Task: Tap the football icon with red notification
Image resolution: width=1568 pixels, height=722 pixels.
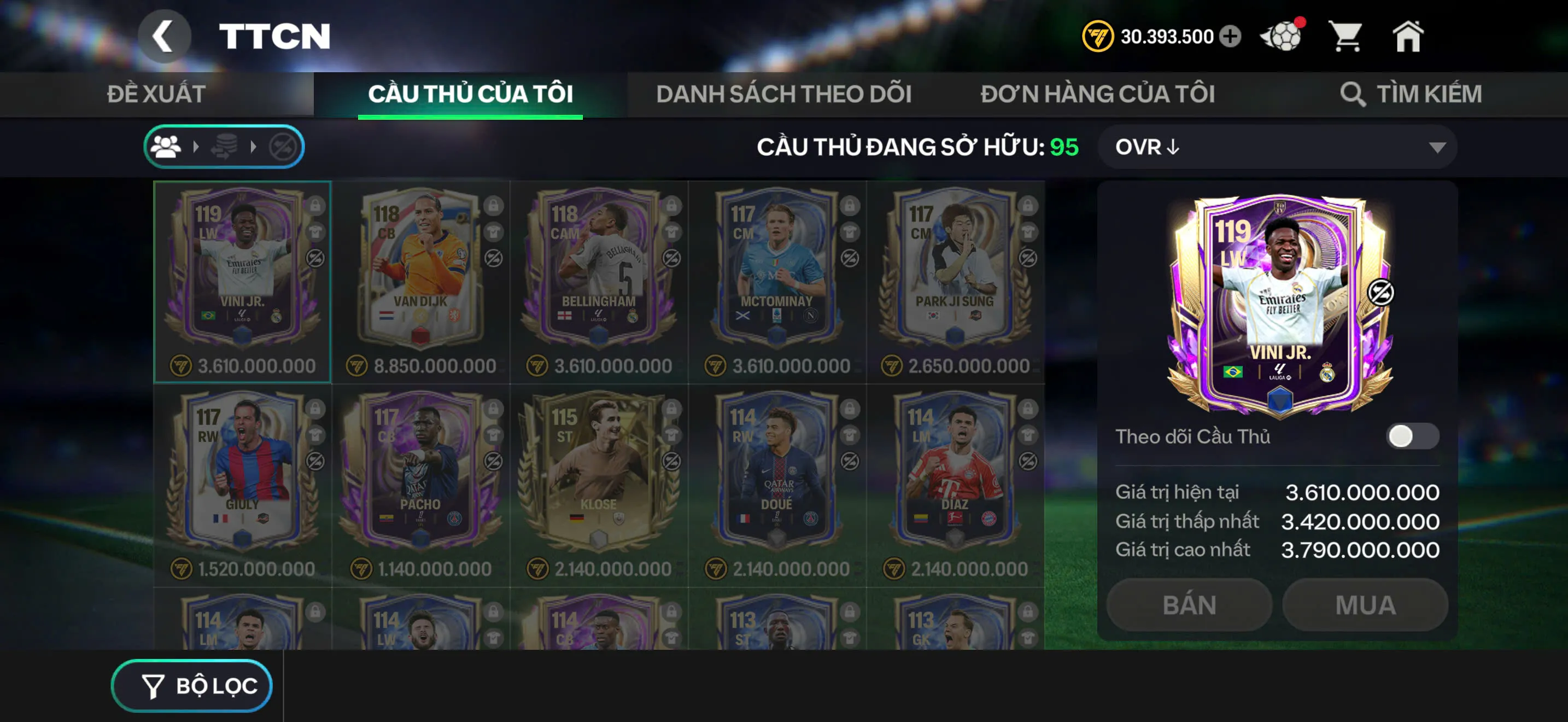Action: 1279,37
